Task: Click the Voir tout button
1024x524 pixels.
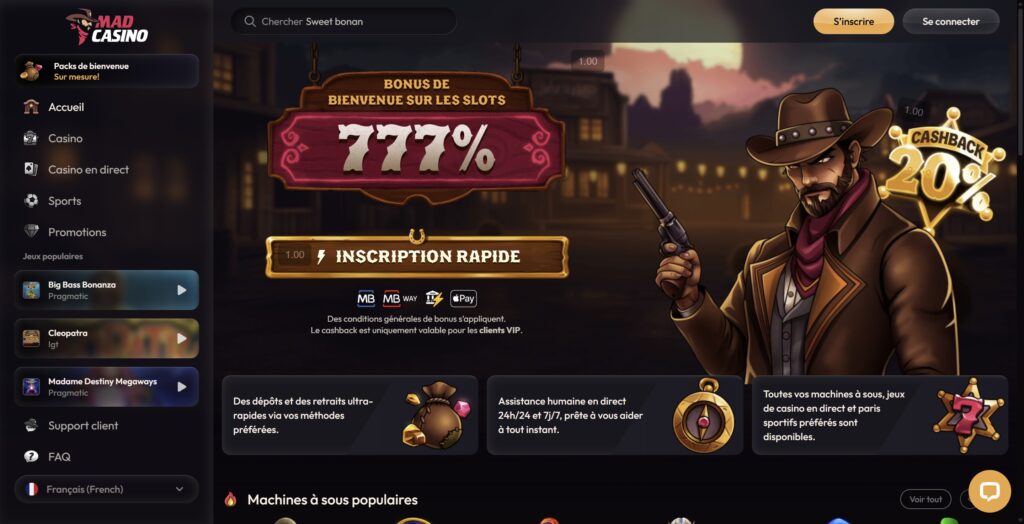Action: [925, 499]
